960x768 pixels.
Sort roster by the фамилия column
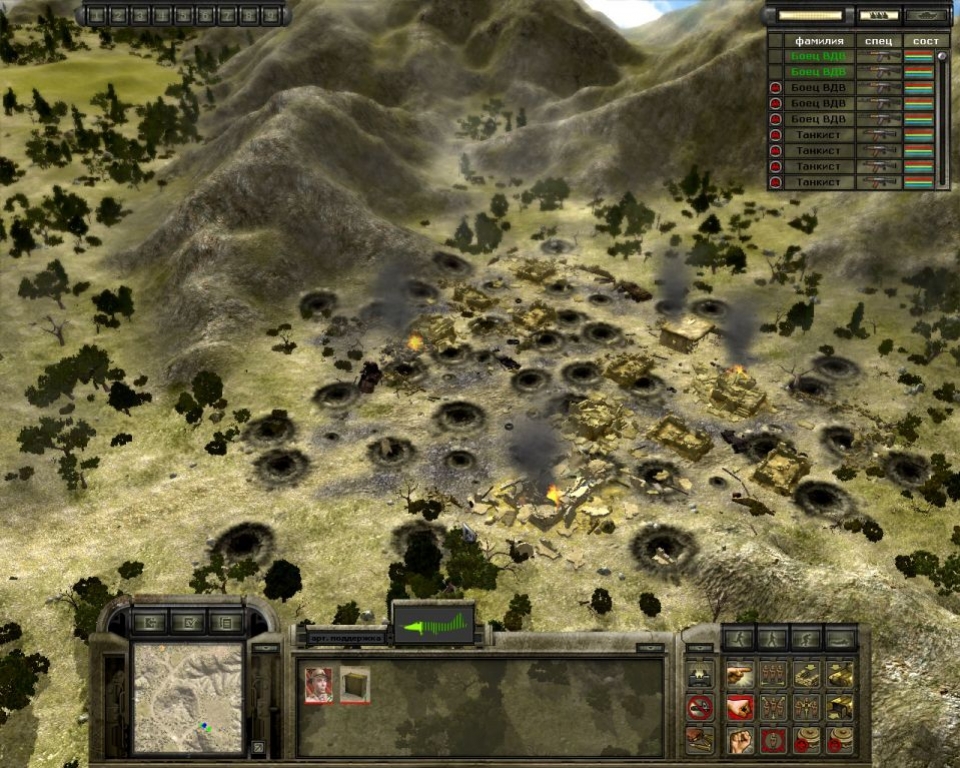[x=819, y=41]
